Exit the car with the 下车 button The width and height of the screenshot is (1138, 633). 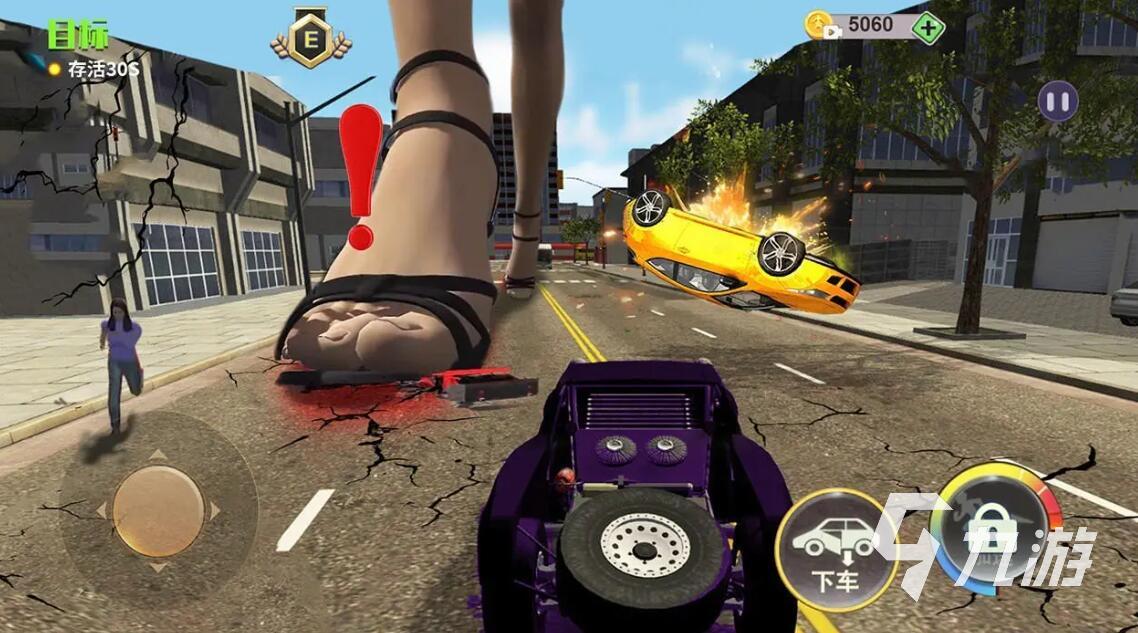(835, 550)
